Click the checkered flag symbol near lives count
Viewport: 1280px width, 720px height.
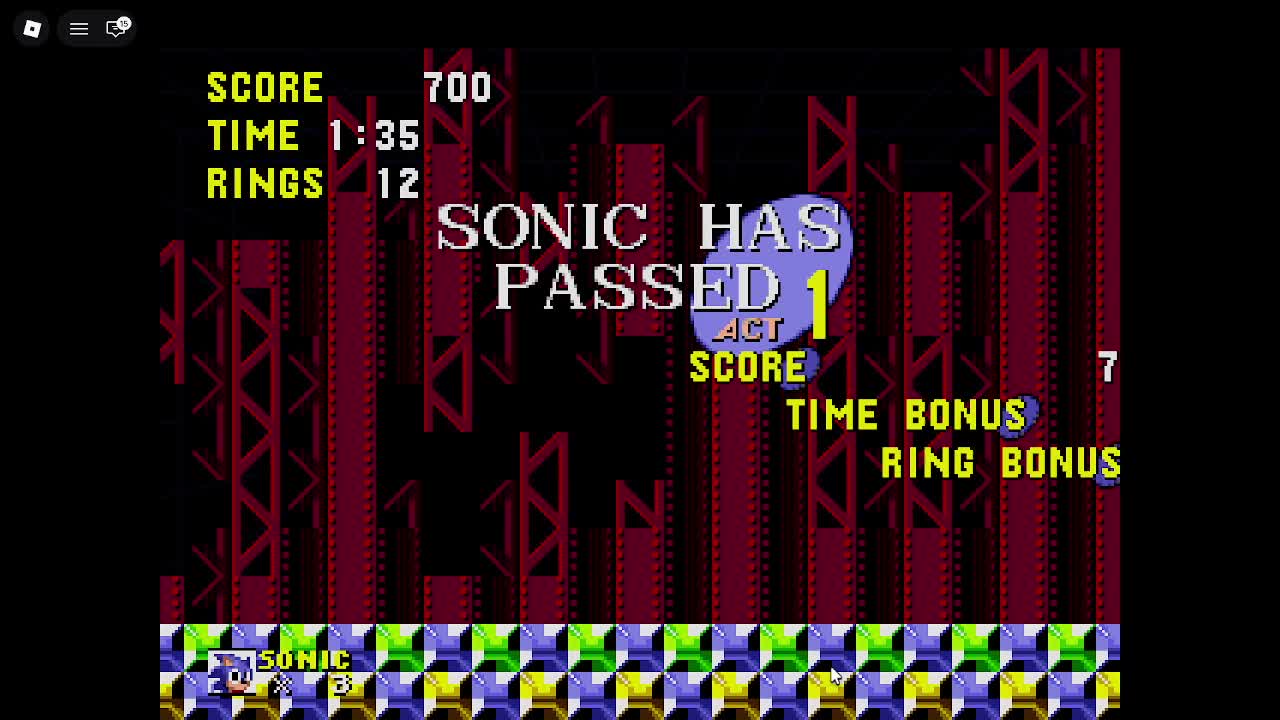point(281,685)
